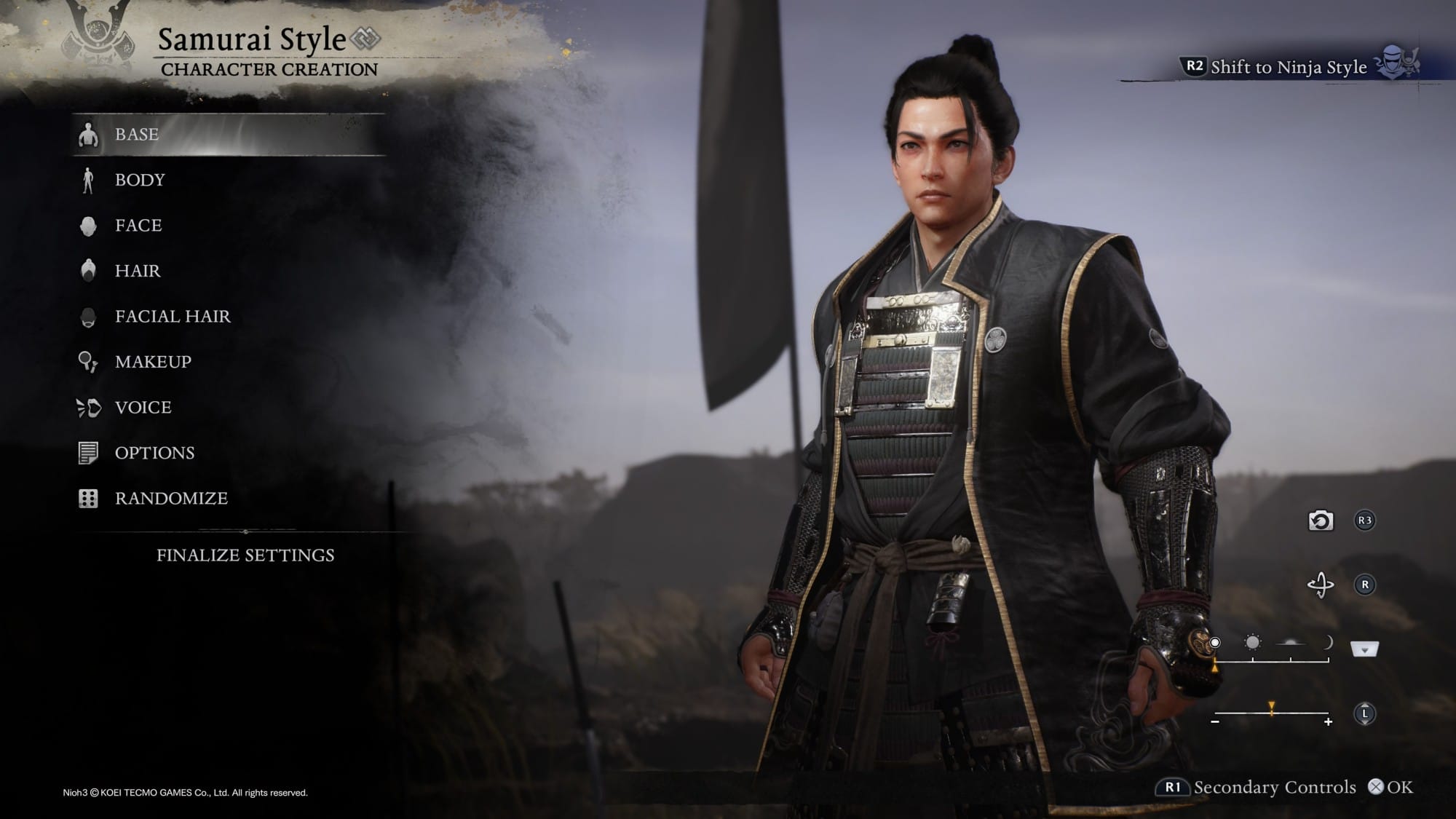Adjust the time-of-day lighting slider
The width and height of the screenshot is (1456, 819).
point(1271,660)
